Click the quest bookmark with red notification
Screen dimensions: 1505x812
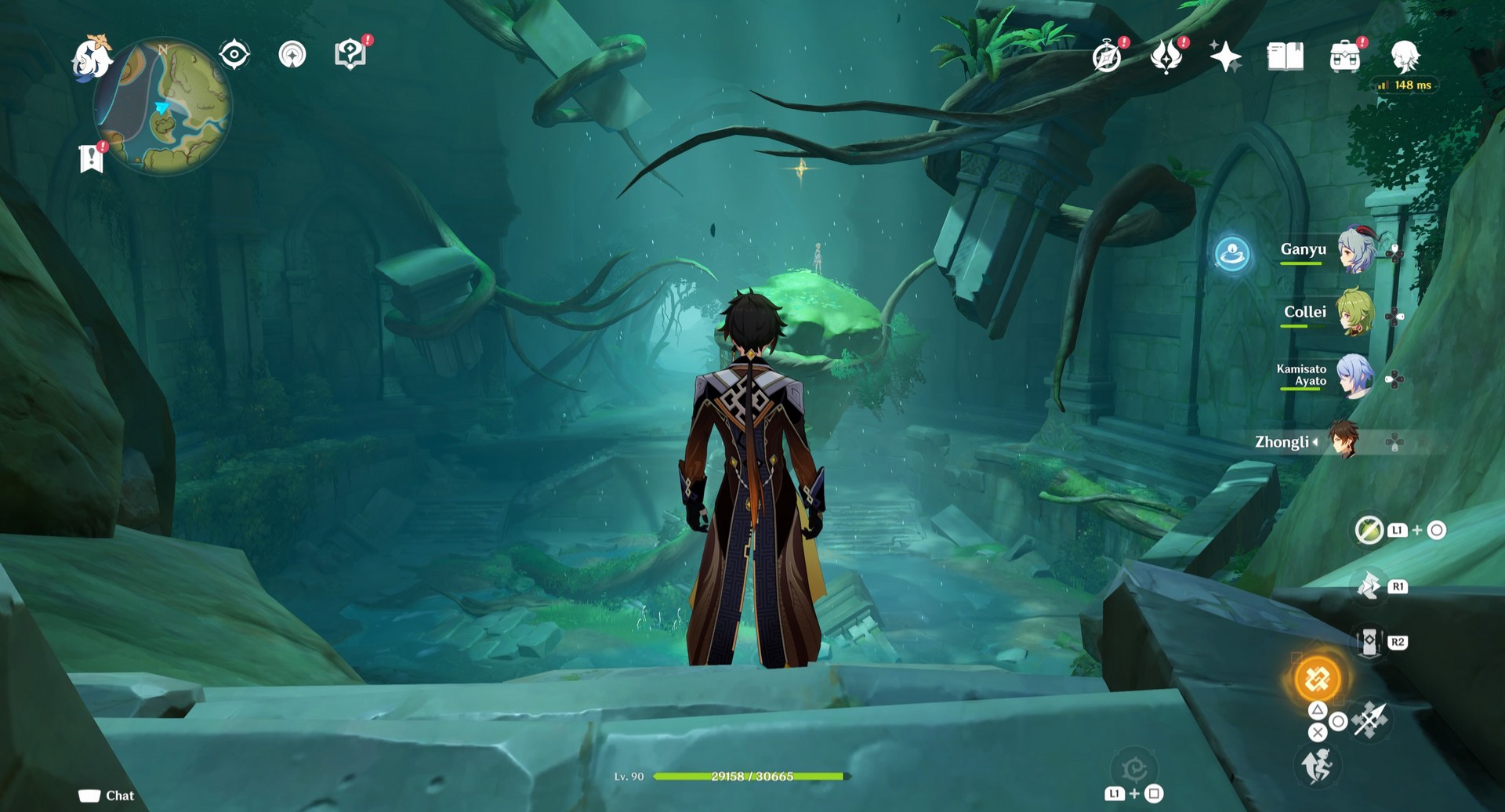(92, 155)
